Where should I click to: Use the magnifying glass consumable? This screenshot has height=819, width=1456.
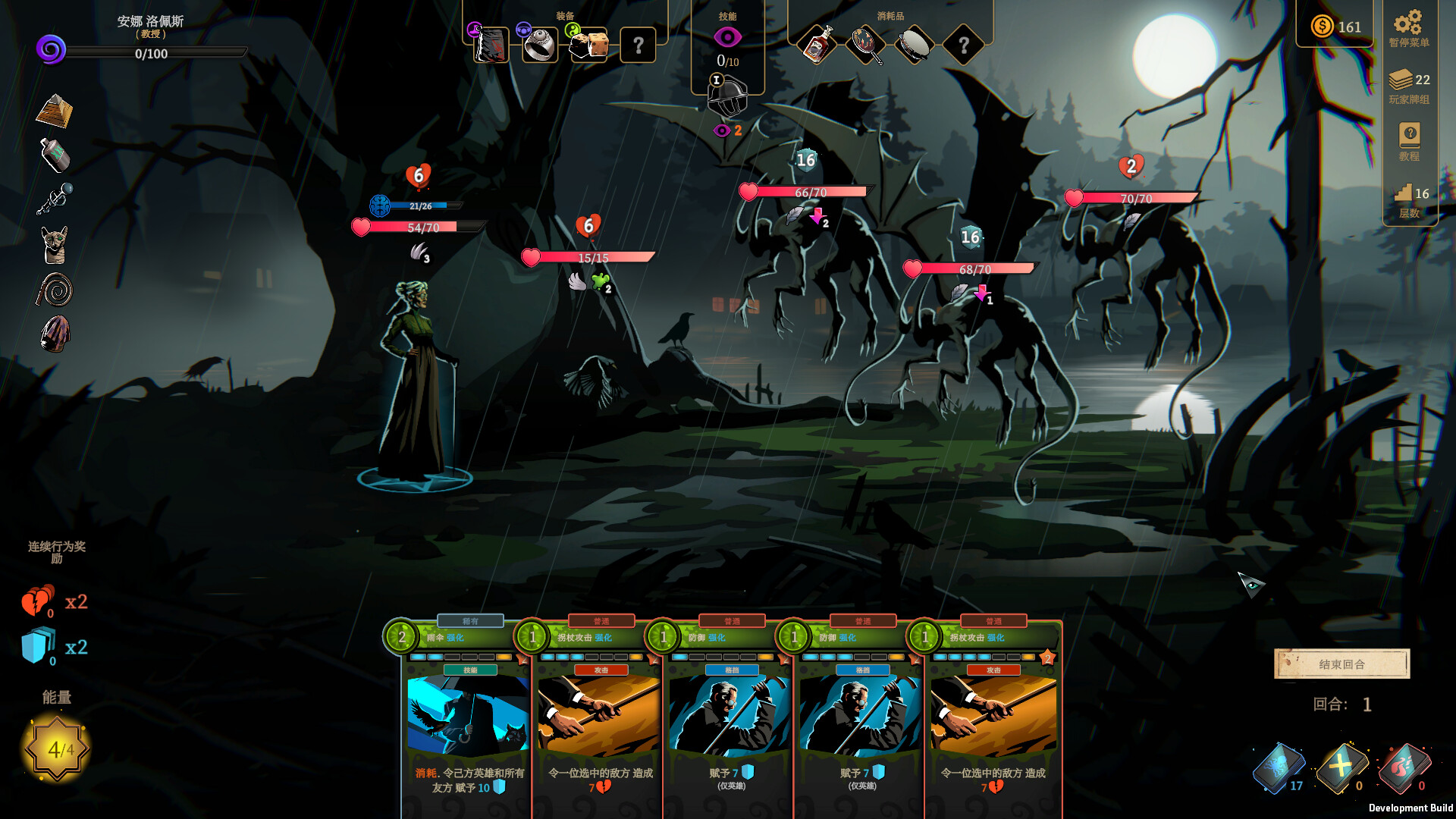[x=866, y=45]
